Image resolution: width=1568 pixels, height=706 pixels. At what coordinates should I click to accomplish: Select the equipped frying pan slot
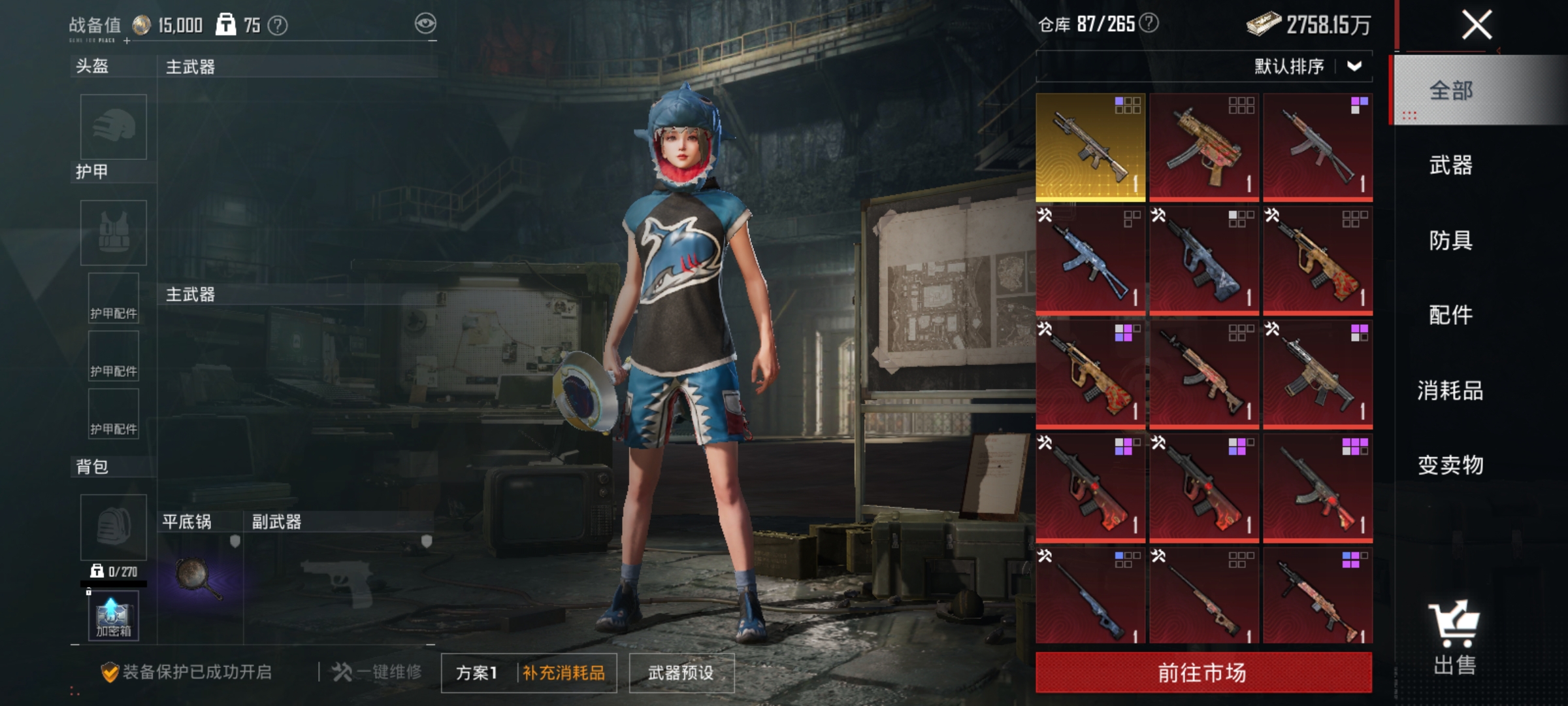tap(199, 579)
